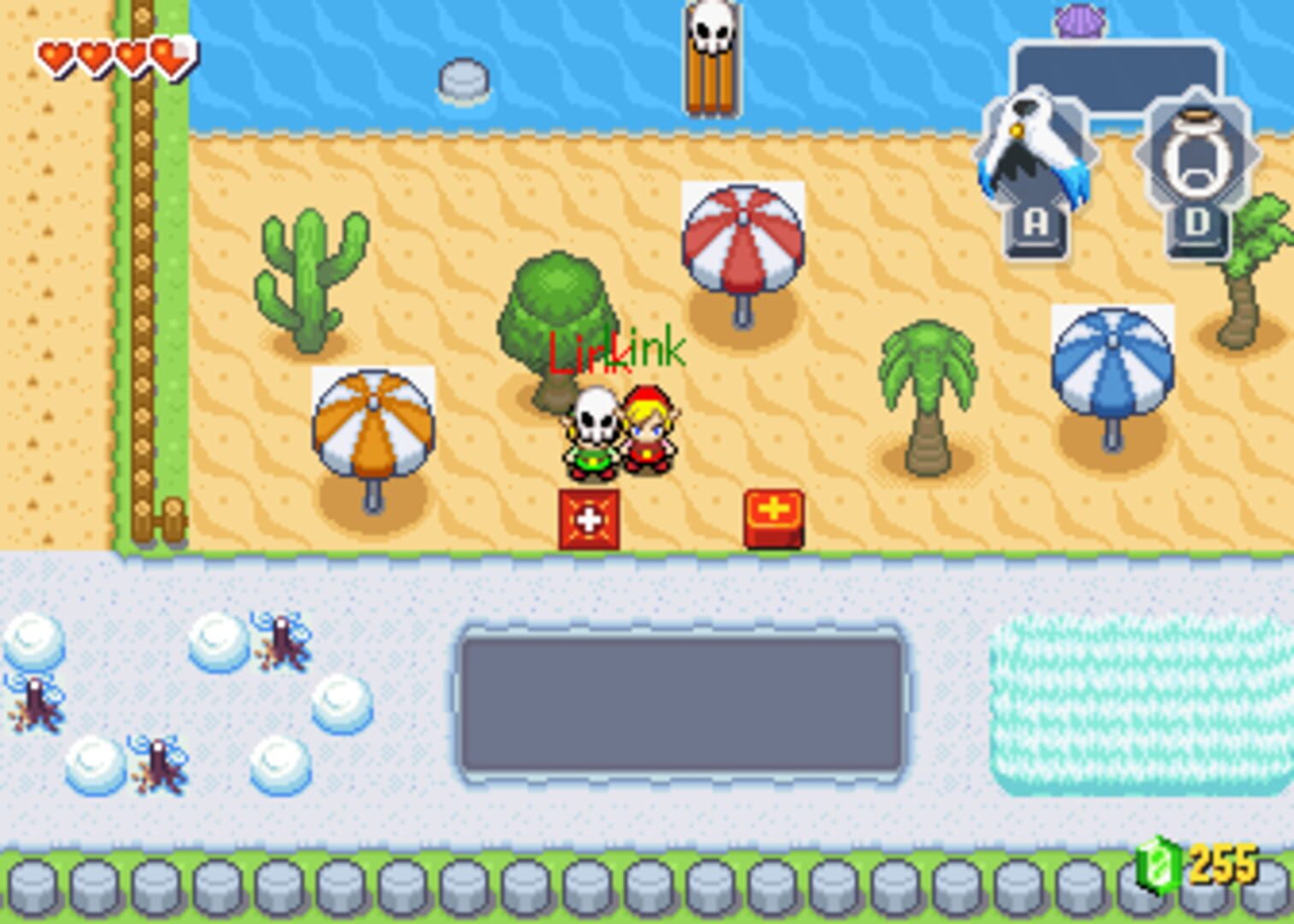Select the ring item in the D slot

(x=1196, y=152)
